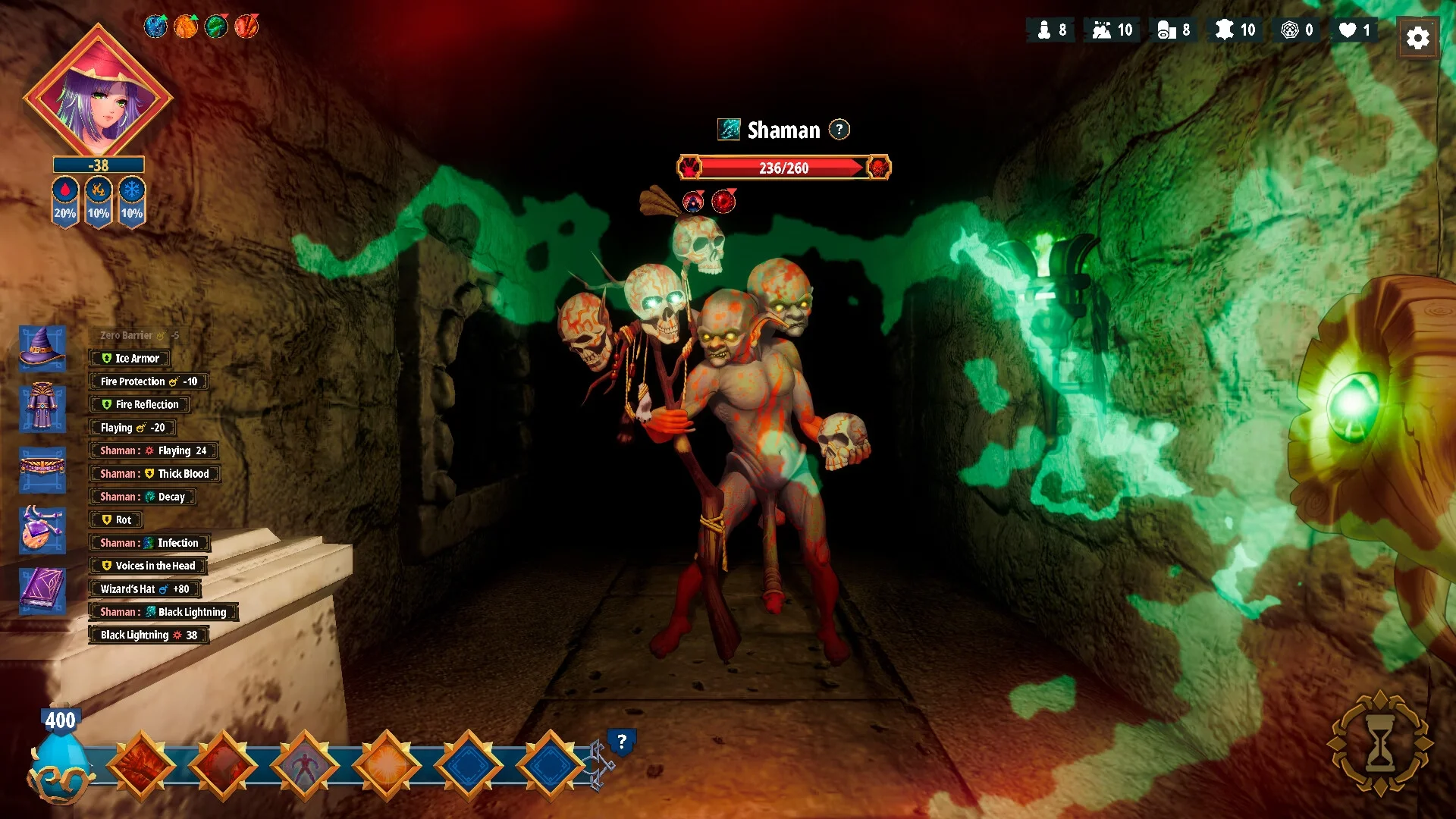Inspect the Voices in the Head entry
This screenshot has height=819, width=1456.
pyautogui.click(x=148, y=566)
